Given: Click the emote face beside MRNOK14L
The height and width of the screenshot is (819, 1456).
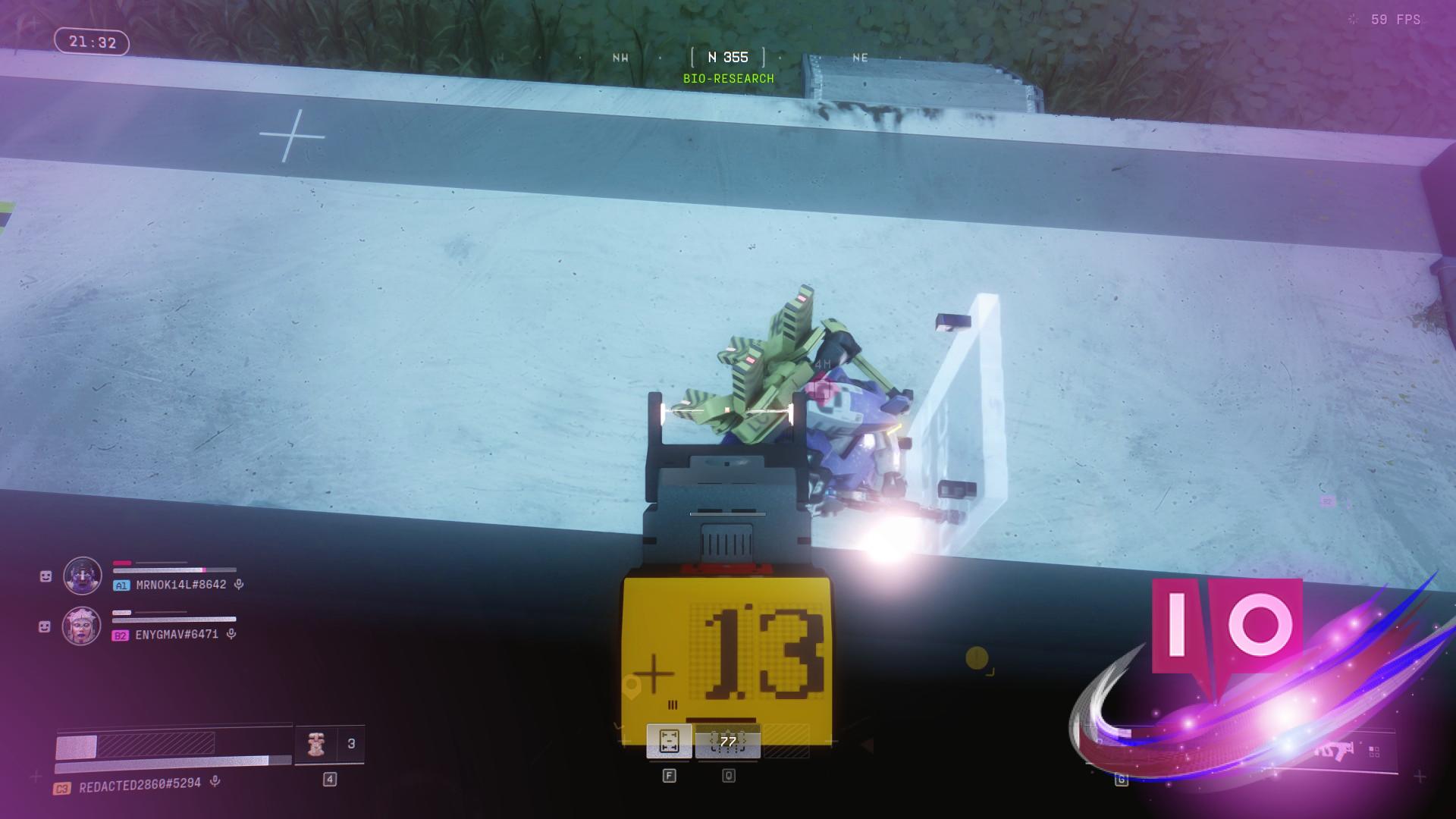Looking at the screenshot, I should click(x=45, y=577).
